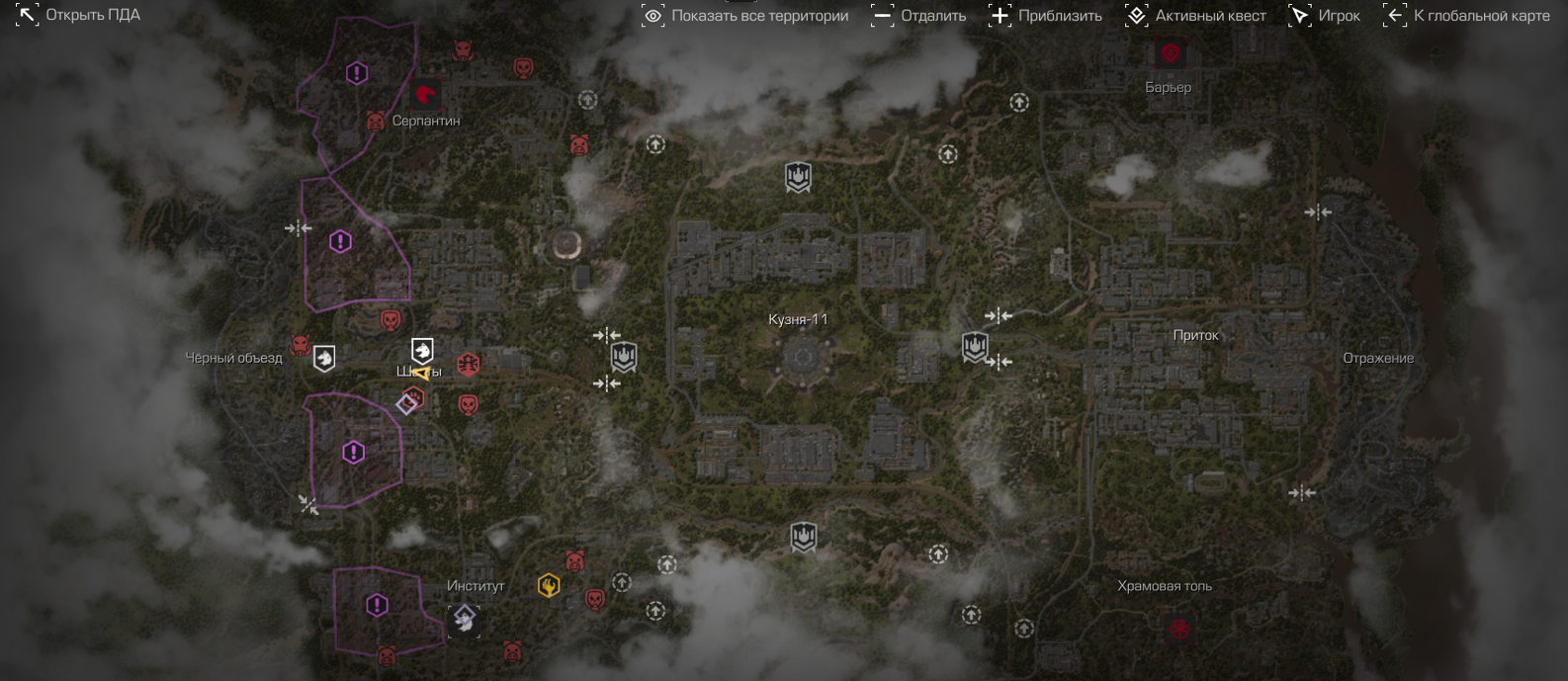Select the red Барьер location marker

1171,53
